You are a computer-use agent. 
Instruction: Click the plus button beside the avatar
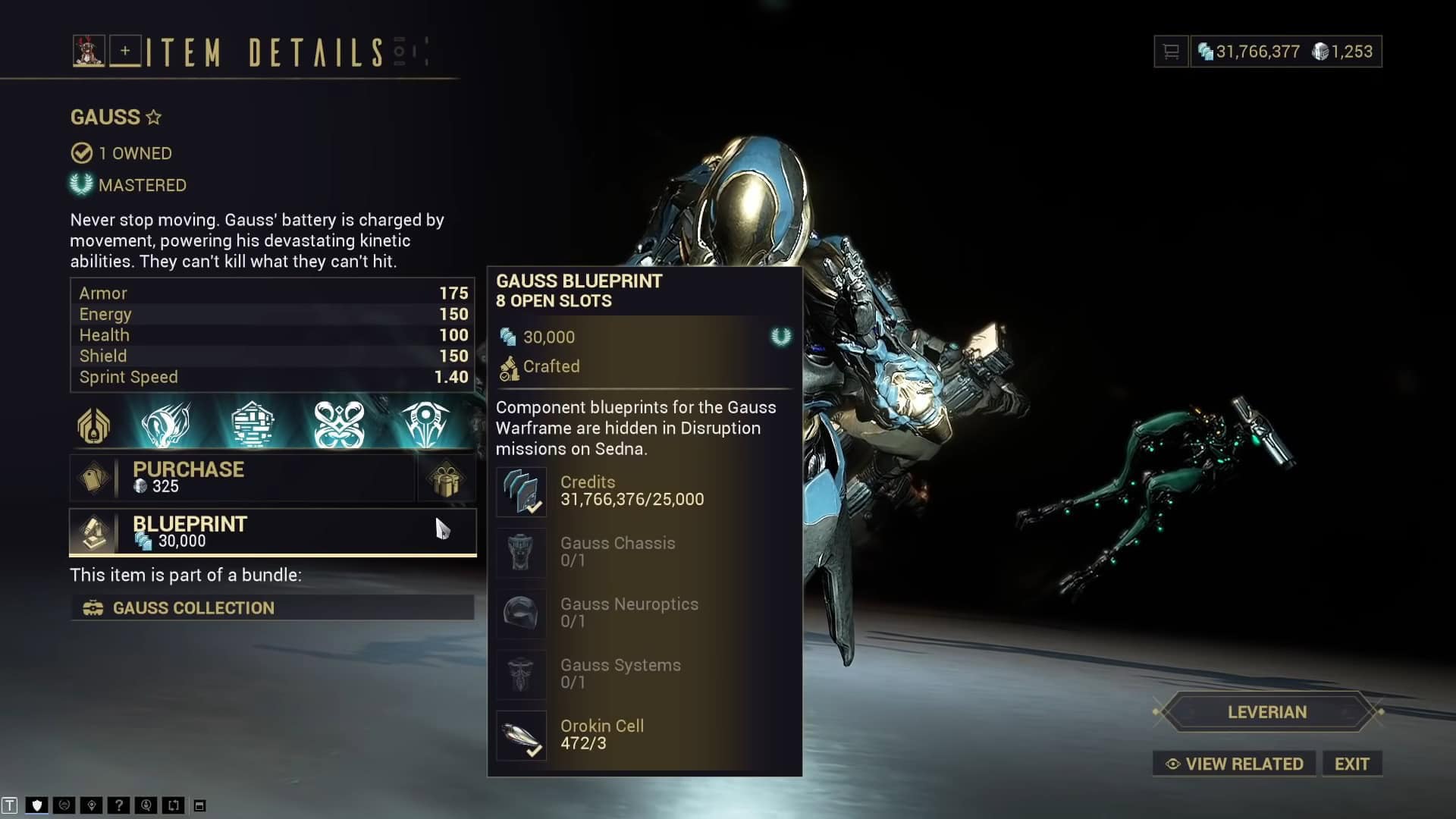pyautogui.click(x=125, y=51)
